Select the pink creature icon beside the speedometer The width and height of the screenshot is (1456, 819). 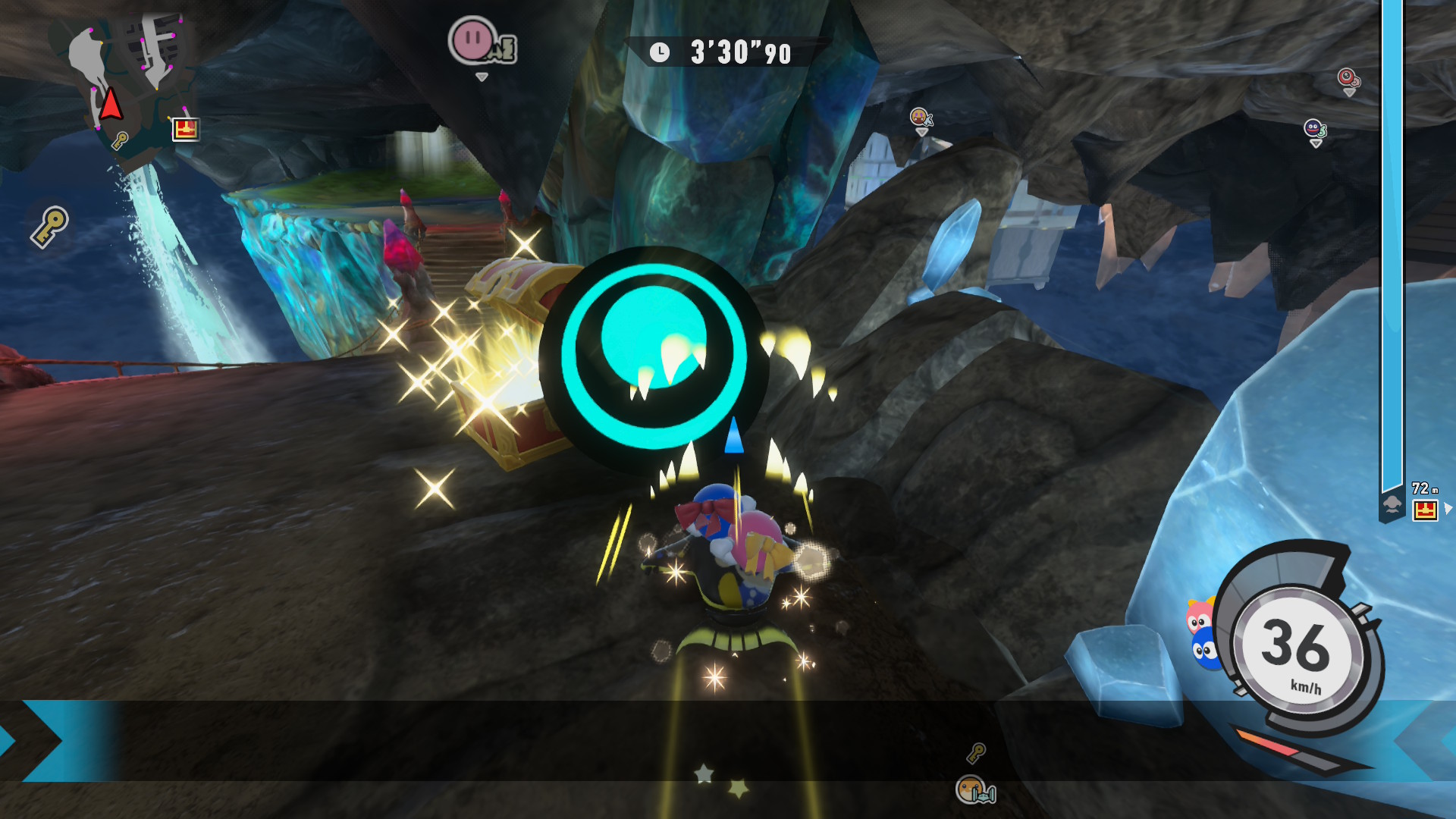pyautogui.click(x=1198, y=618)
